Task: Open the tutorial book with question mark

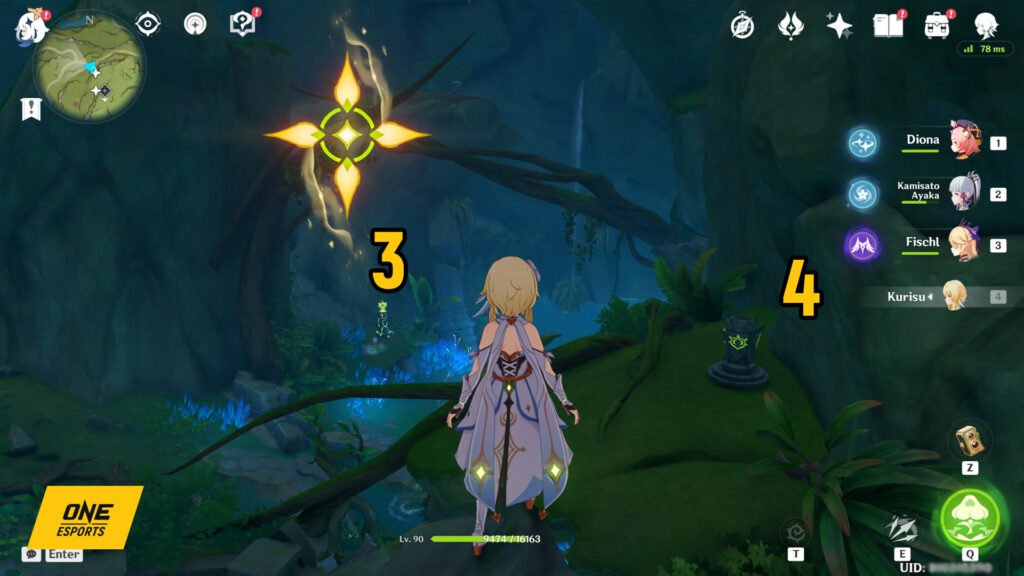Action: [x=243, y=23]
